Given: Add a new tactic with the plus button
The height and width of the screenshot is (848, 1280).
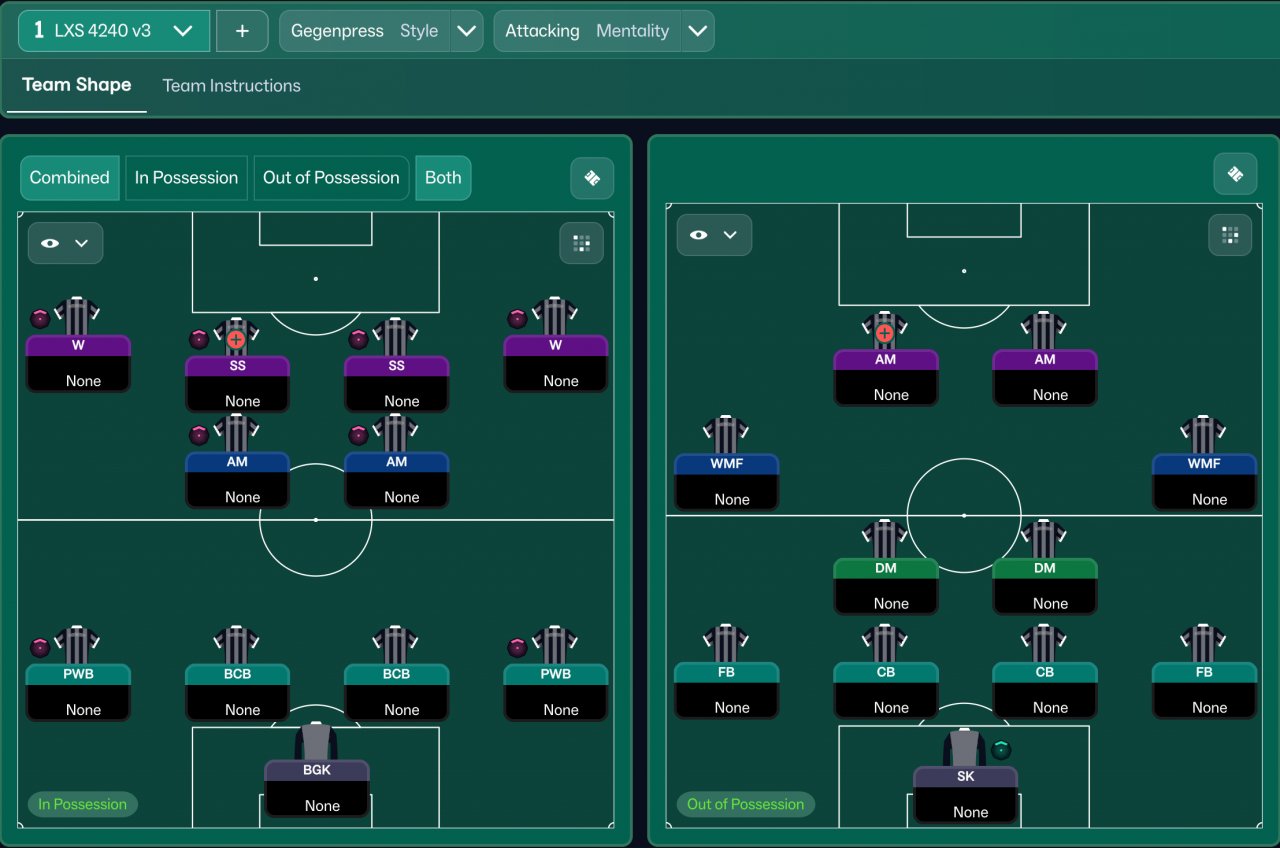Looking at the screenshot, I should click(x=242, y=31).
